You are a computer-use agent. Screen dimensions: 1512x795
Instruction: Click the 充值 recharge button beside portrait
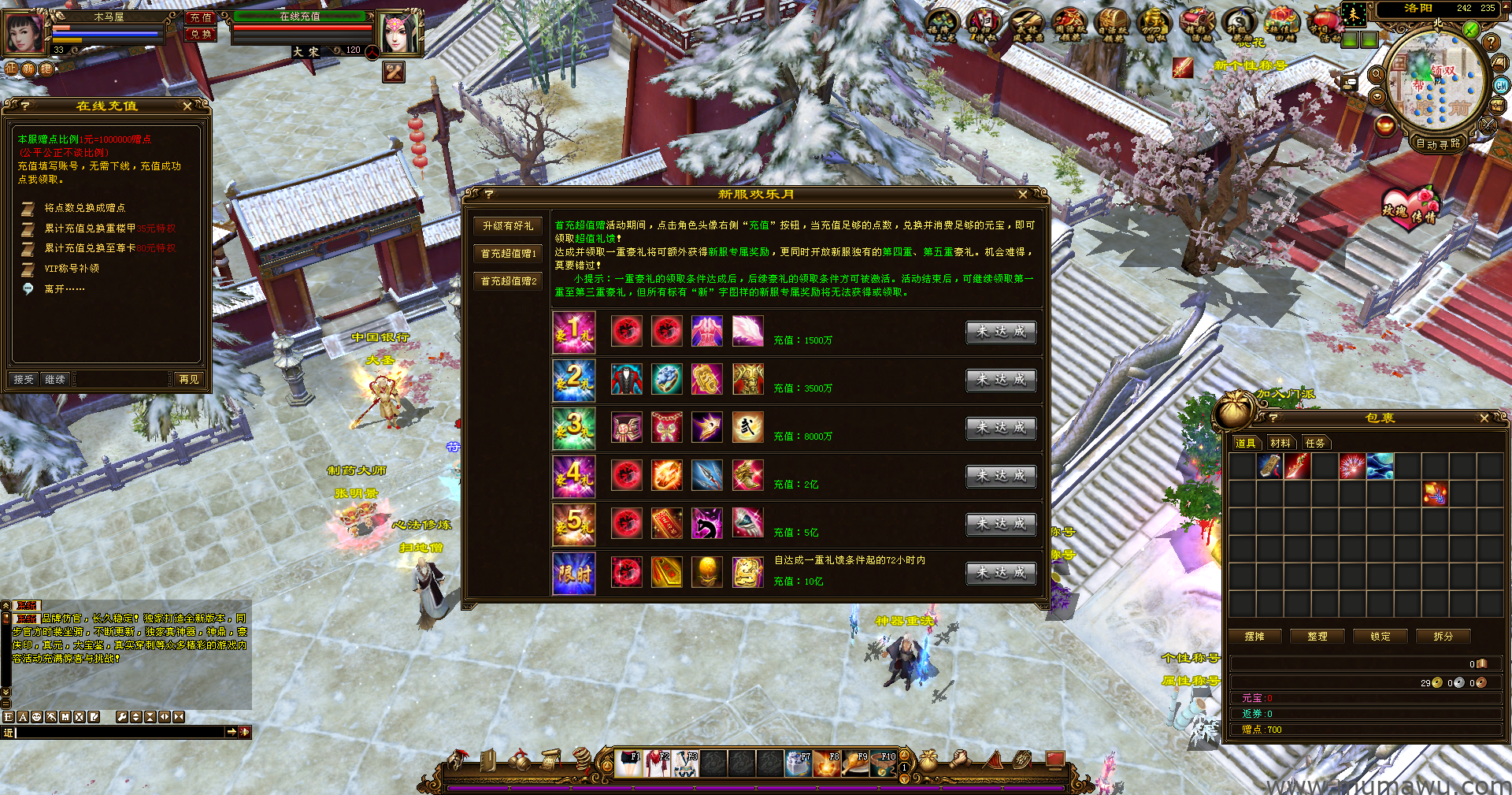(x=201, y=17)
